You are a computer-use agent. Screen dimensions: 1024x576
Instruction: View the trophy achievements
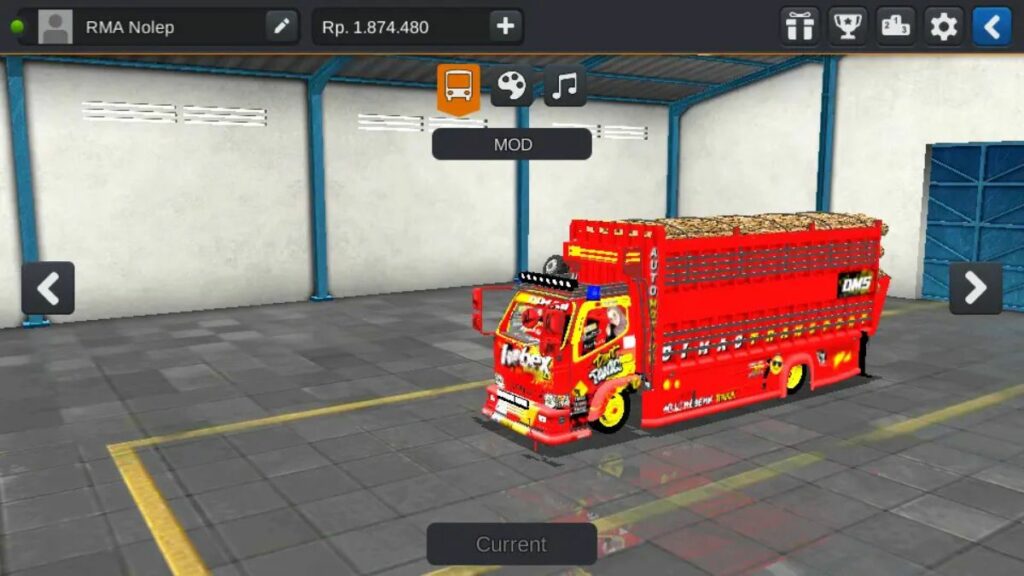(848, 27)
